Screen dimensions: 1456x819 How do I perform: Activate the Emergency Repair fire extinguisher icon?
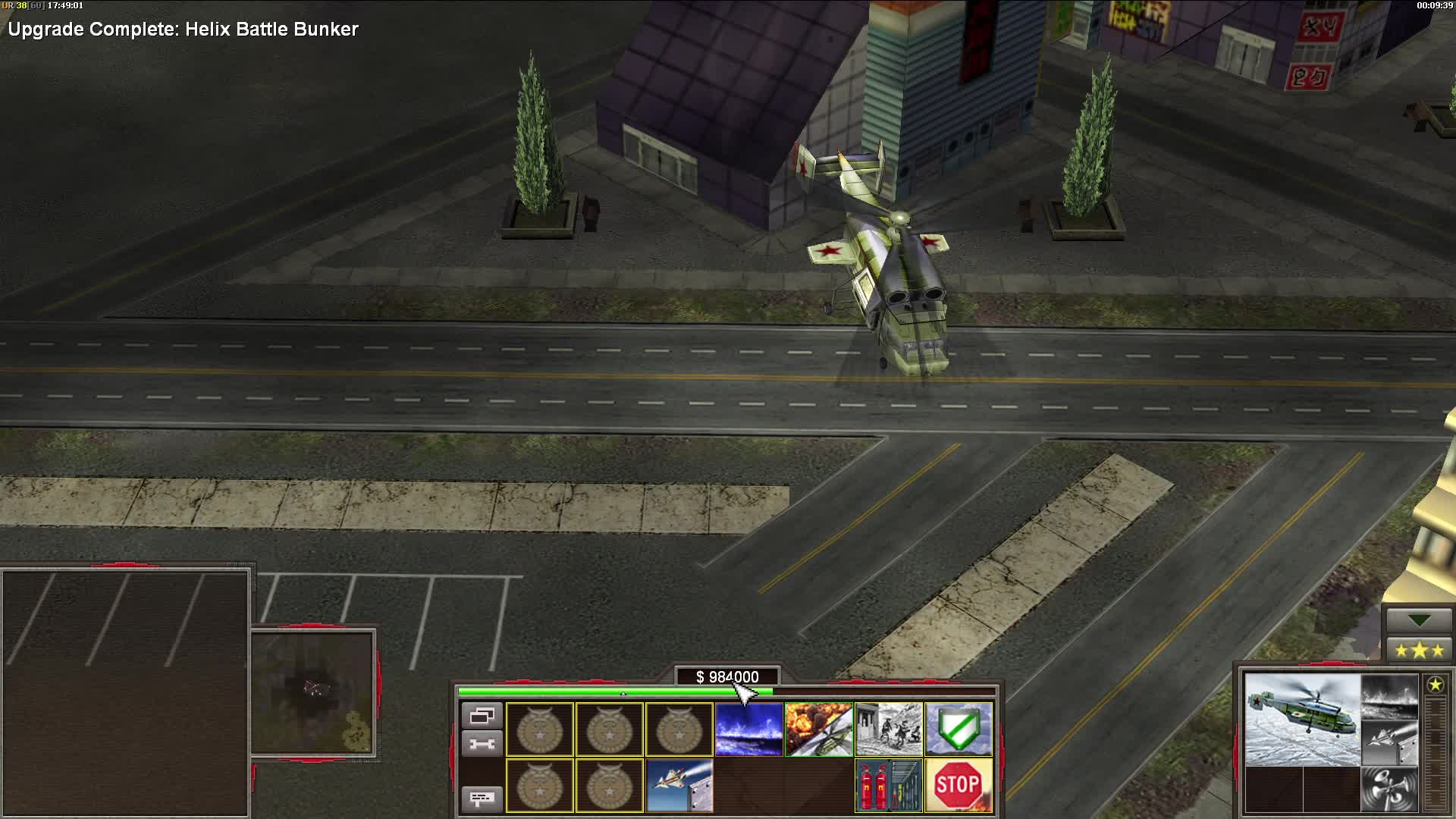[x=887, y=783]
